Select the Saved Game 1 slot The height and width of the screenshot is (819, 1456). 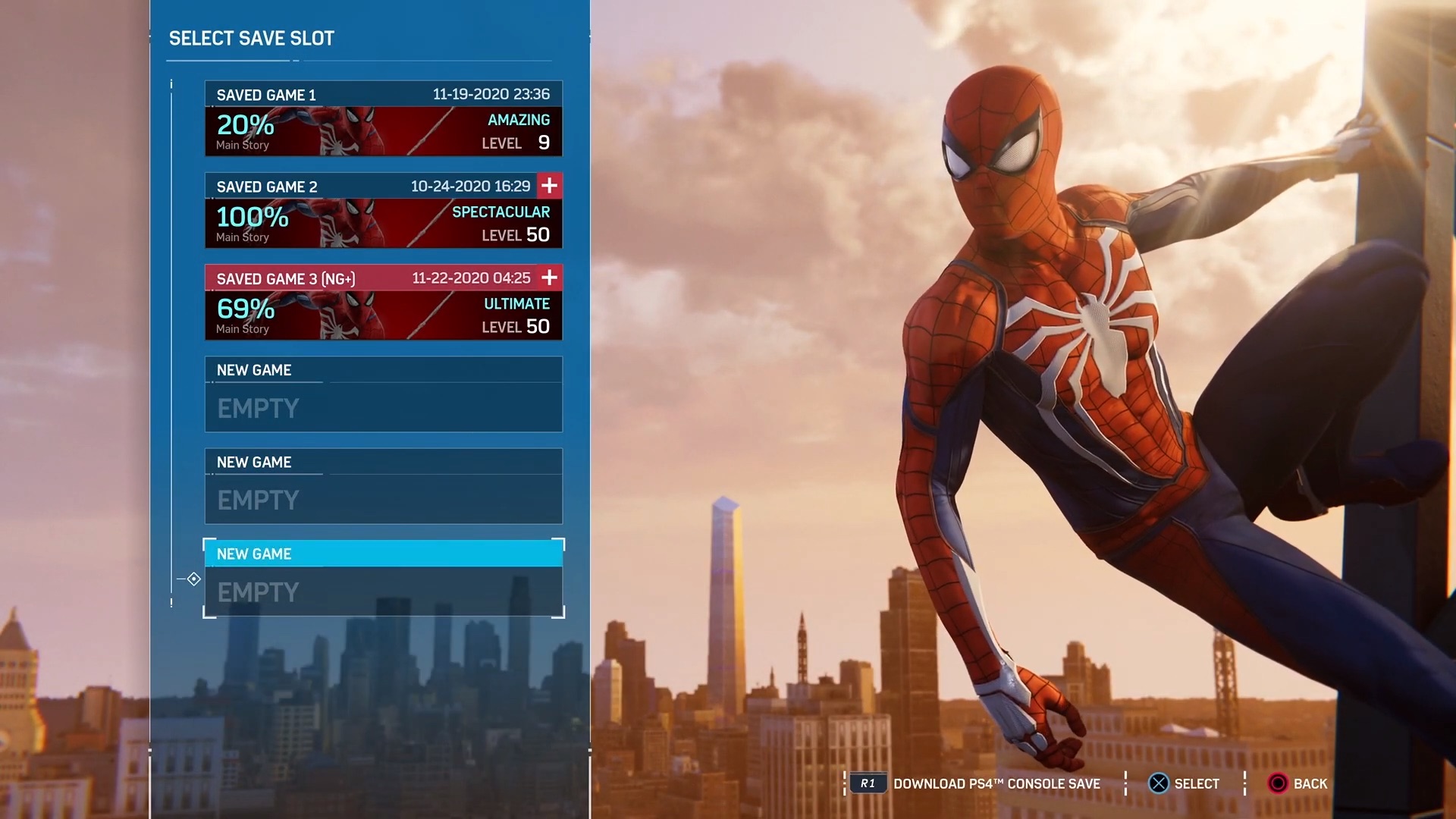point(383,118)
